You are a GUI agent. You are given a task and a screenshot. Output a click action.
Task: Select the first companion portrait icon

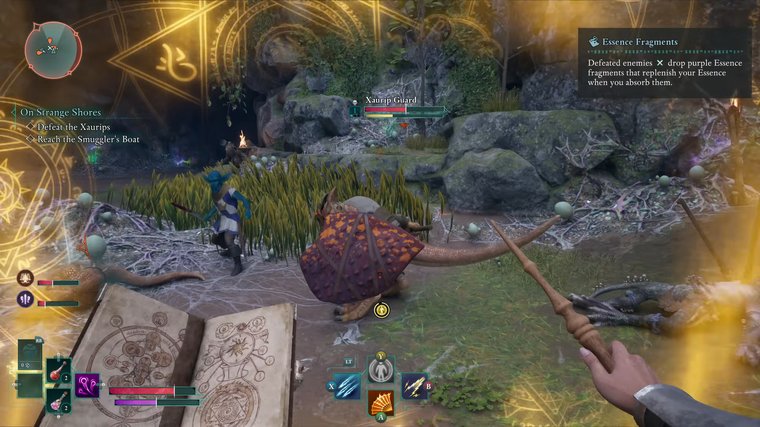[25, 279]
